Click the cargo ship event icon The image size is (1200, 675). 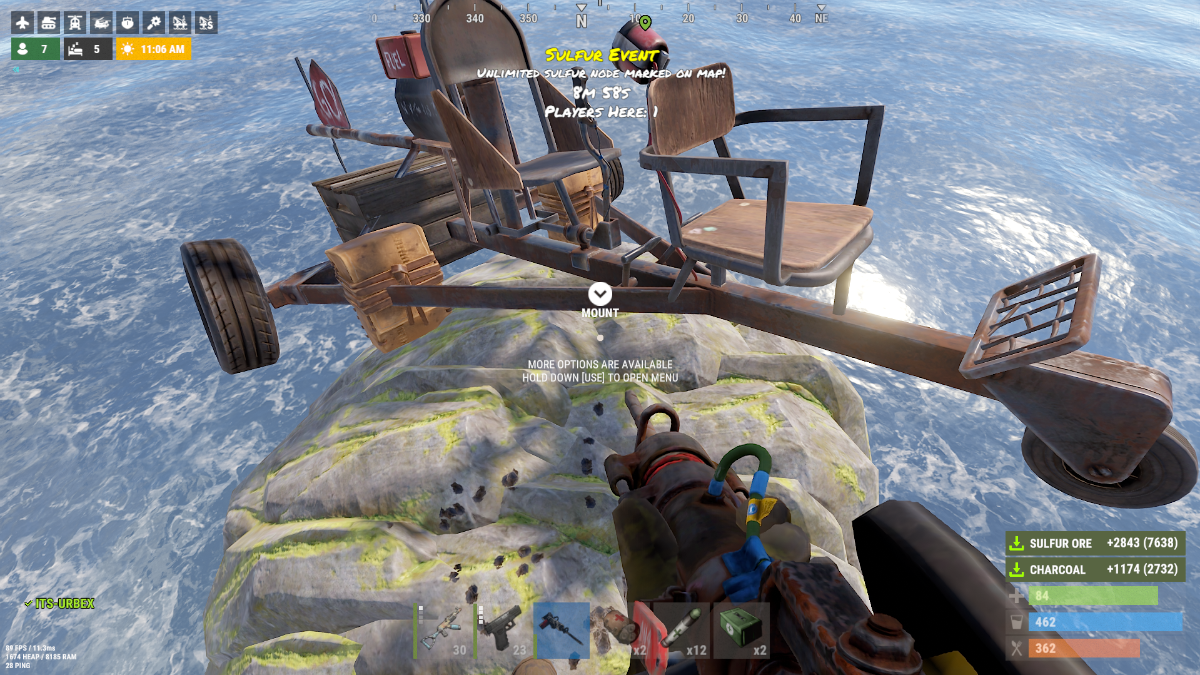(127, 22)
